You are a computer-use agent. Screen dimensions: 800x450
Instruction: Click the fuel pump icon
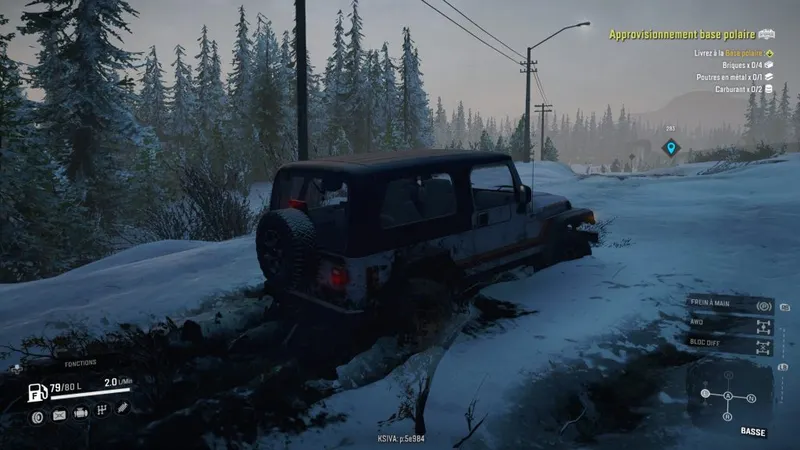[x=35, y=391]
